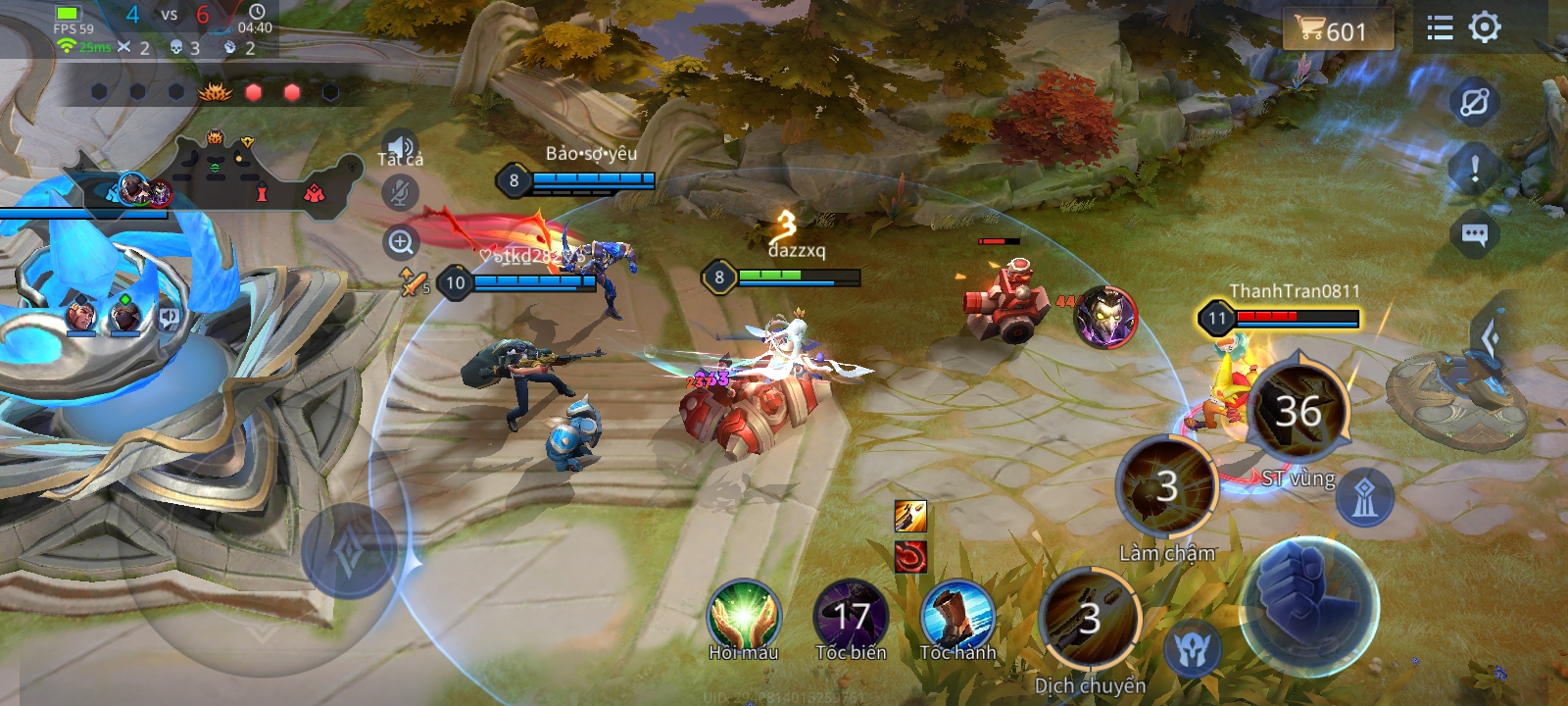Cast the Dịch chuyển skill
This screenshot has height=706, width=1568.
(x=1090, y=620)
